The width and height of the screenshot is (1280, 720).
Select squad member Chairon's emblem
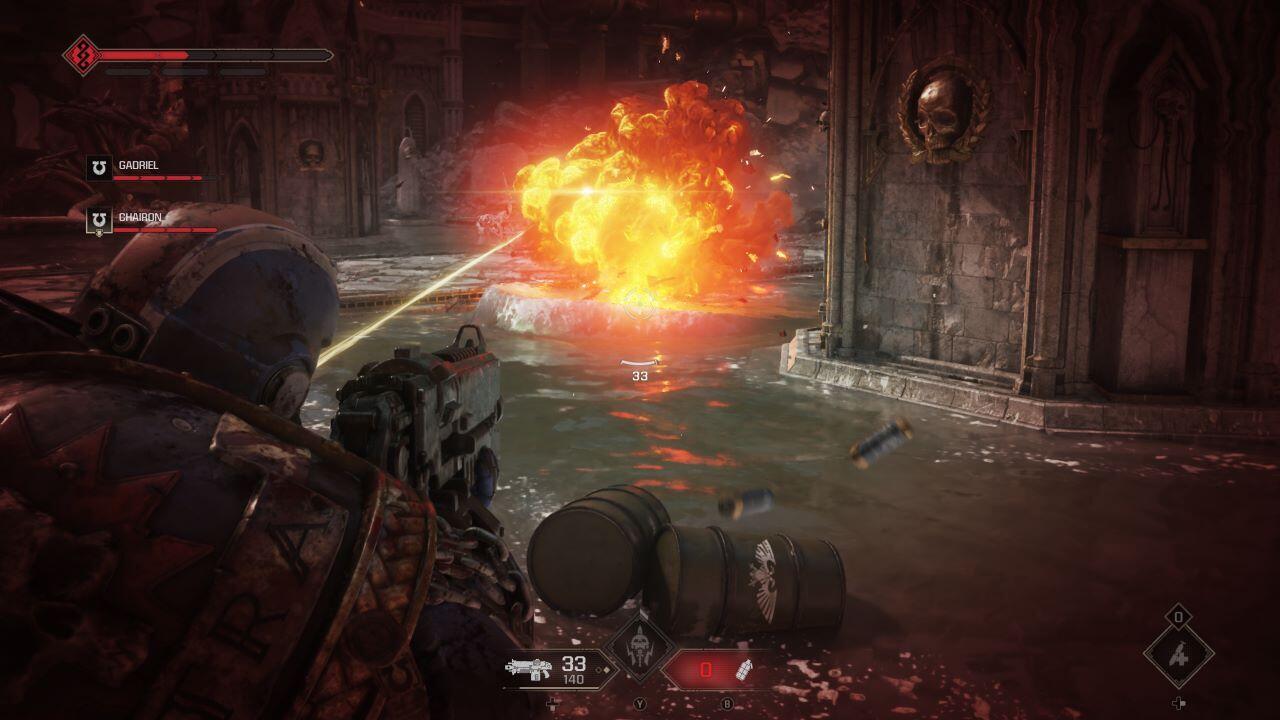coord(99,220)
